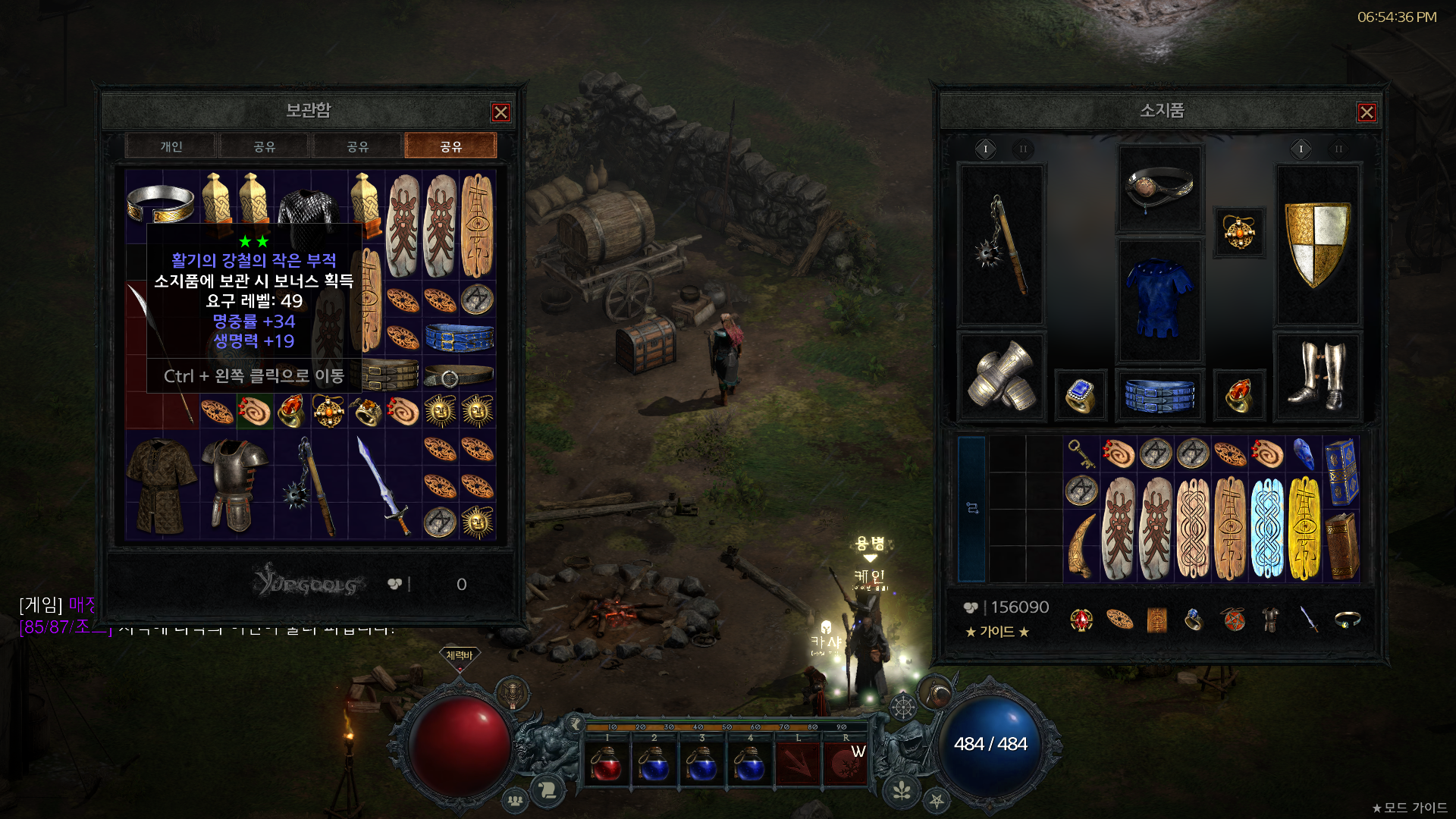Select the equipped heraldic shield slot
This screenshot has width=1456, height=819.
(x=1317, y=245)
